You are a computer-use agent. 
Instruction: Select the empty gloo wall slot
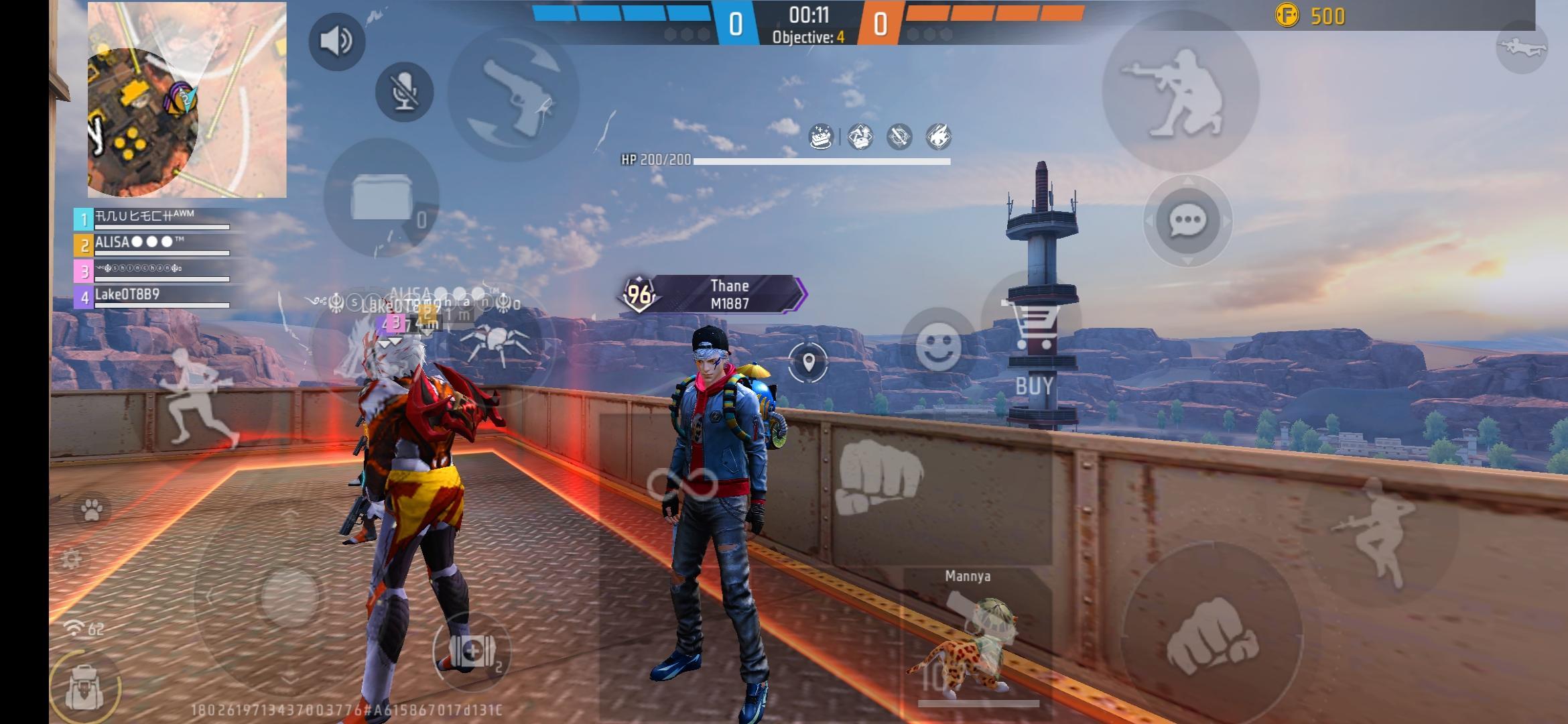(x=382, y=198)
